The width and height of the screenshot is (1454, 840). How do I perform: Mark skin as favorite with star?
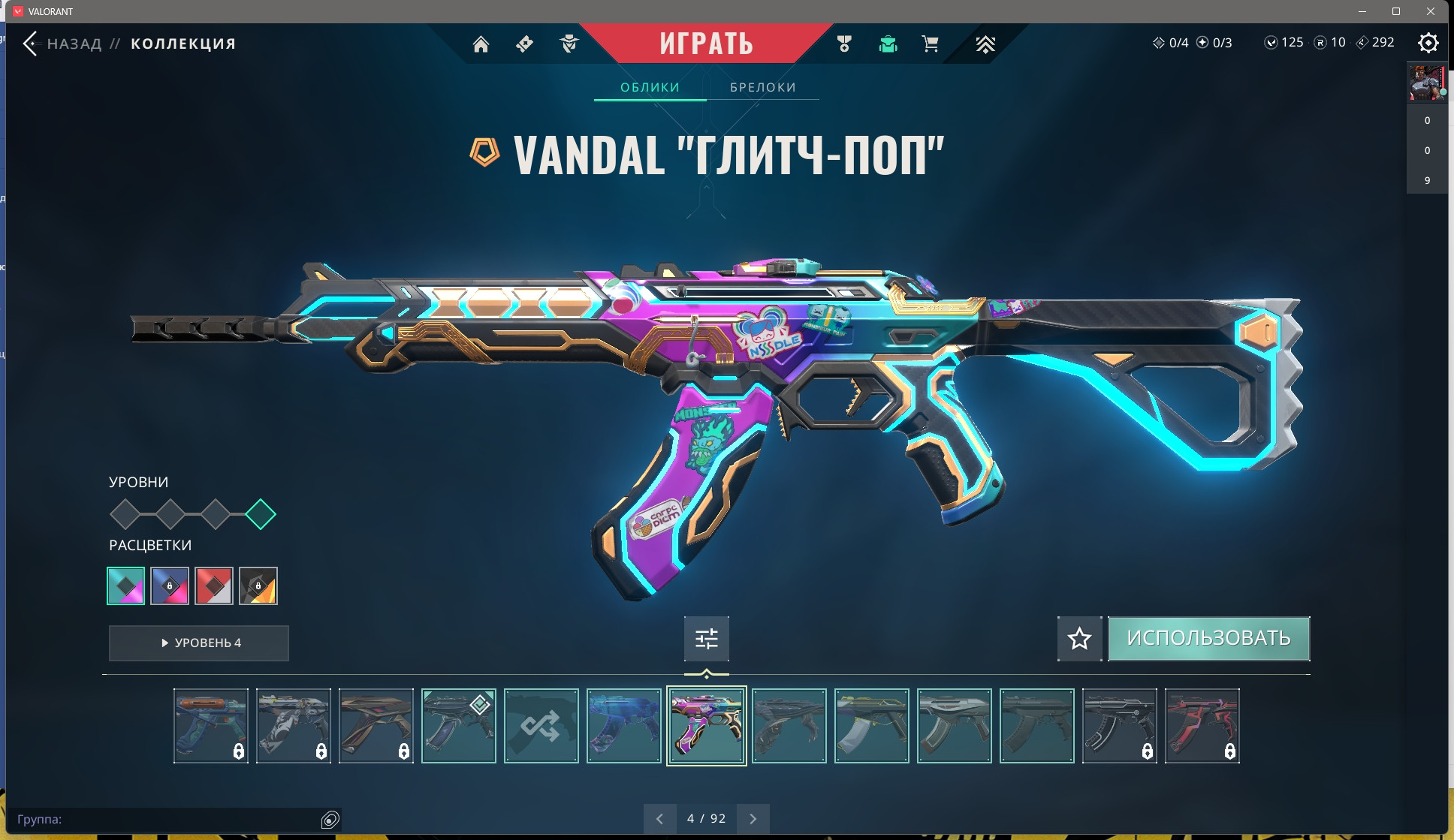[x=1079, y=639]
